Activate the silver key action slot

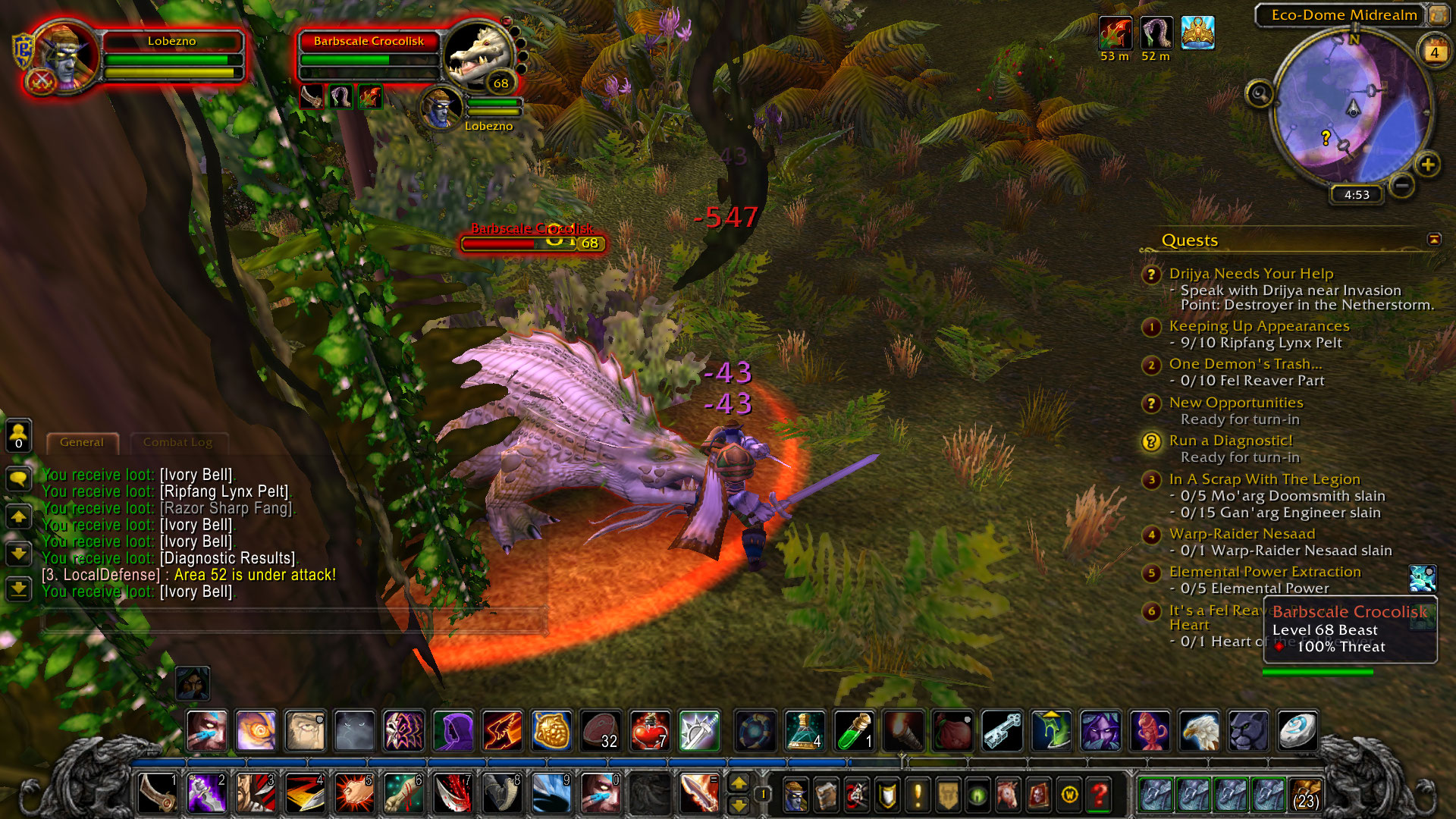coord(1002,730)
